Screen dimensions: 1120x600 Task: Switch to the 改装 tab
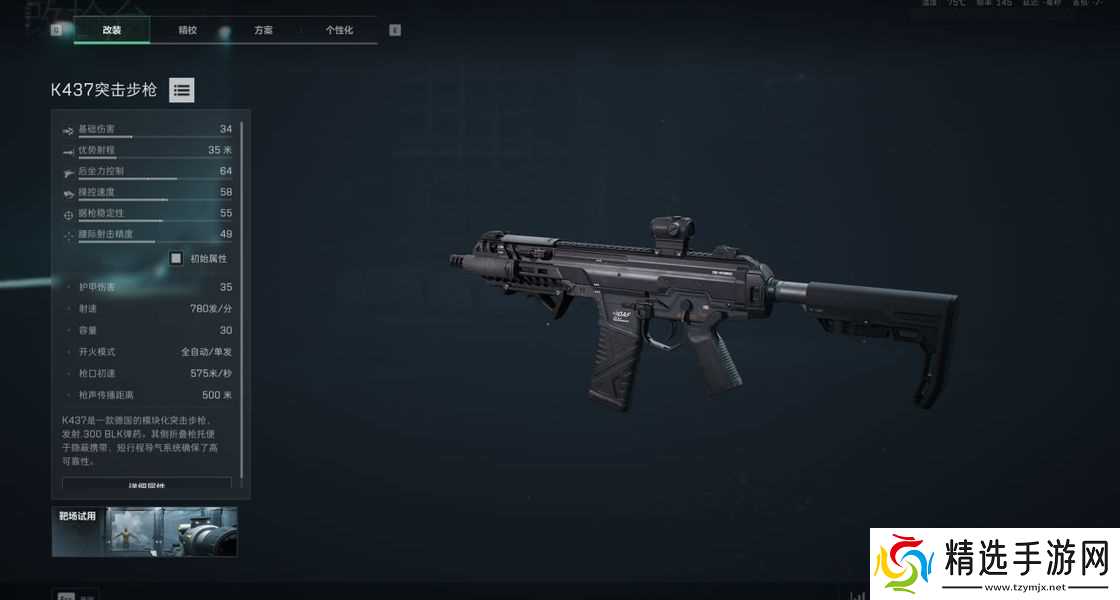111,30
